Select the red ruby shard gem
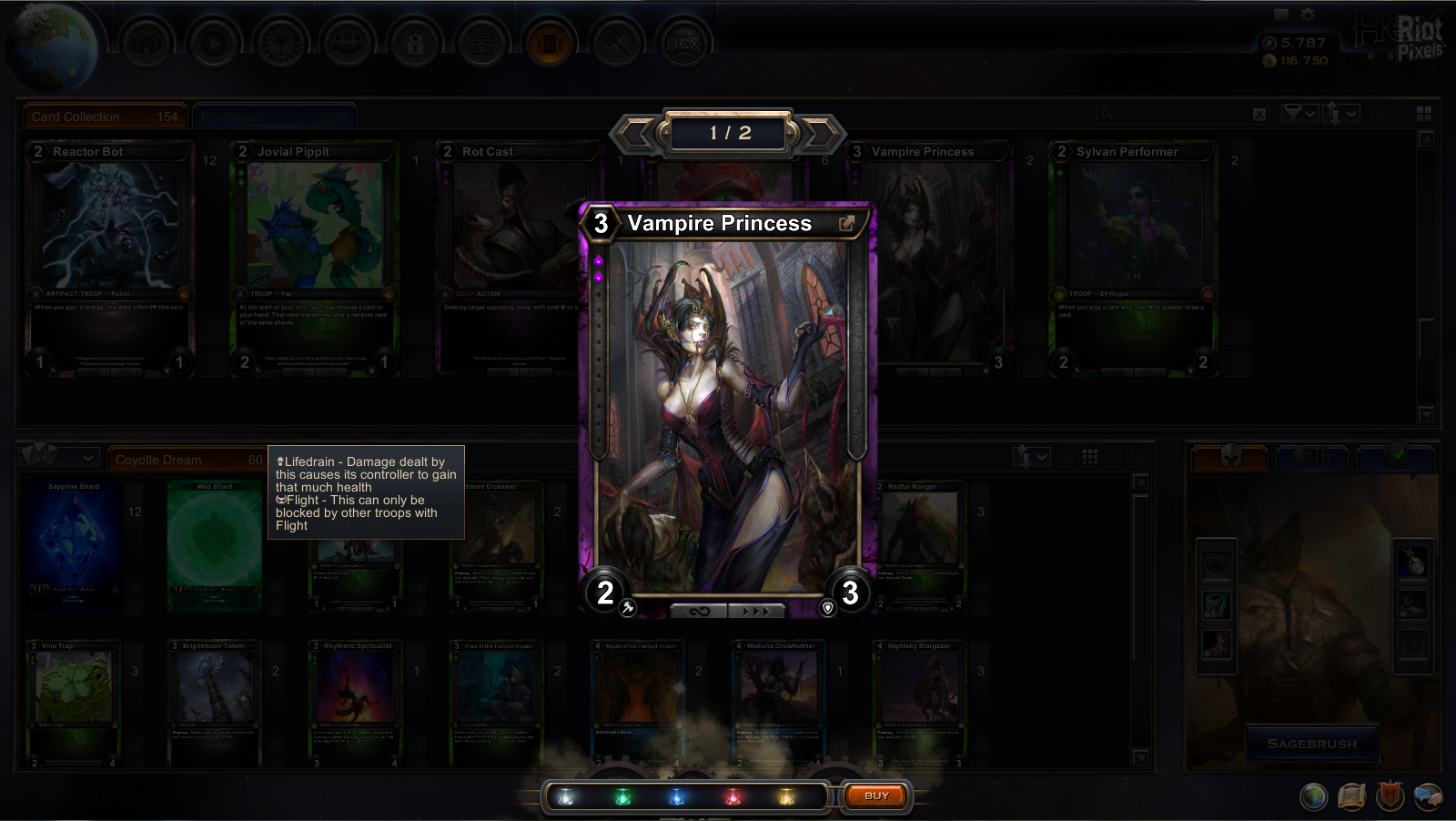Viewport: 1456px width, 821px height. 733,798
